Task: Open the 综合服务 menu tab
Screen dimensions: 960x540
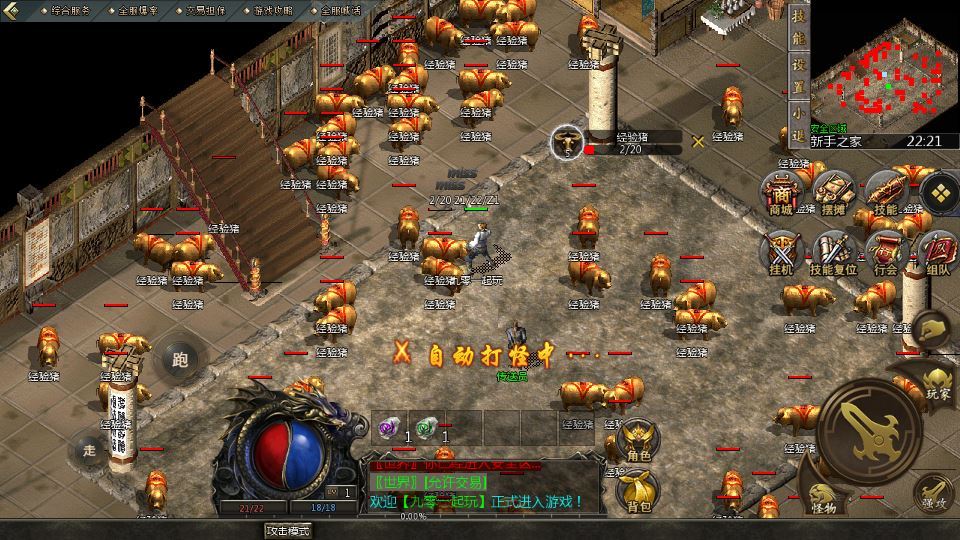Action: [x=69, y=10]
